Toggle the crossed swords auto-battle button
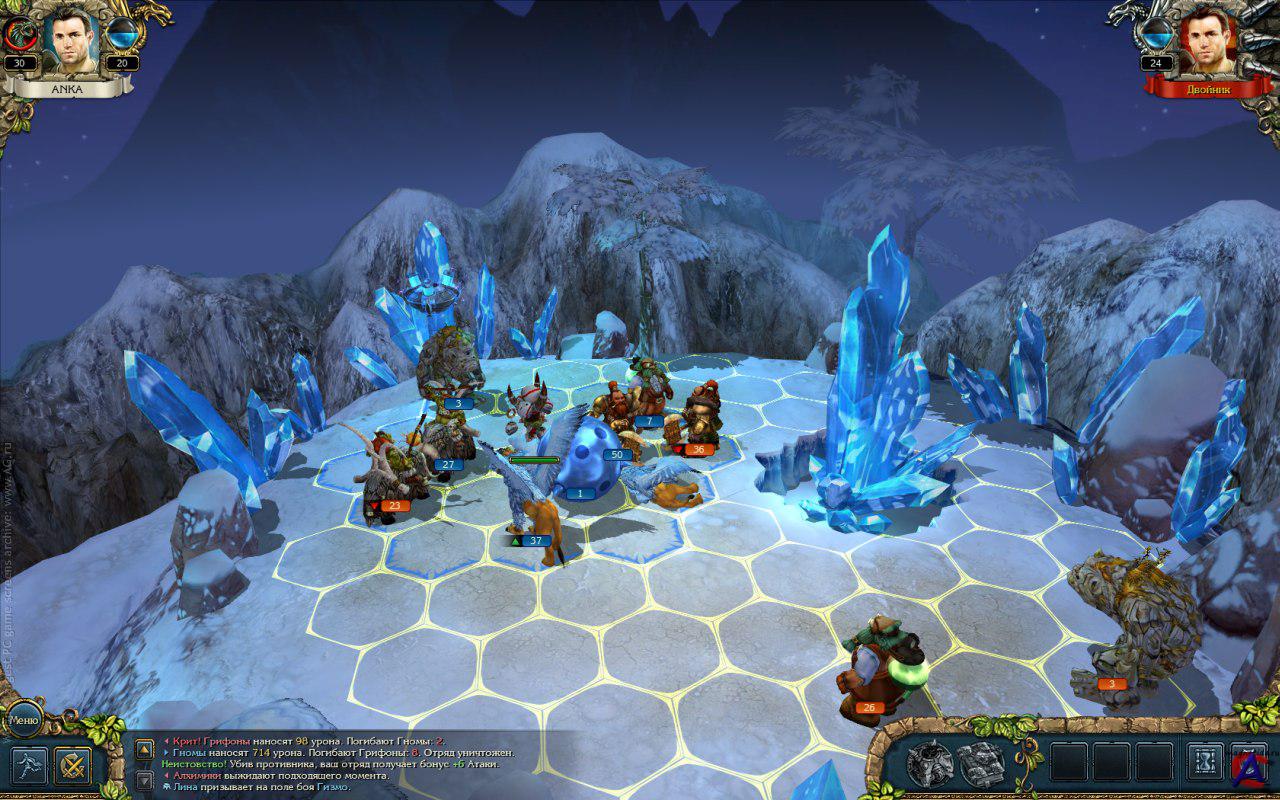The height and width of the screenshot is (800, 1280). pyautogui.click(x=73, y=766)
